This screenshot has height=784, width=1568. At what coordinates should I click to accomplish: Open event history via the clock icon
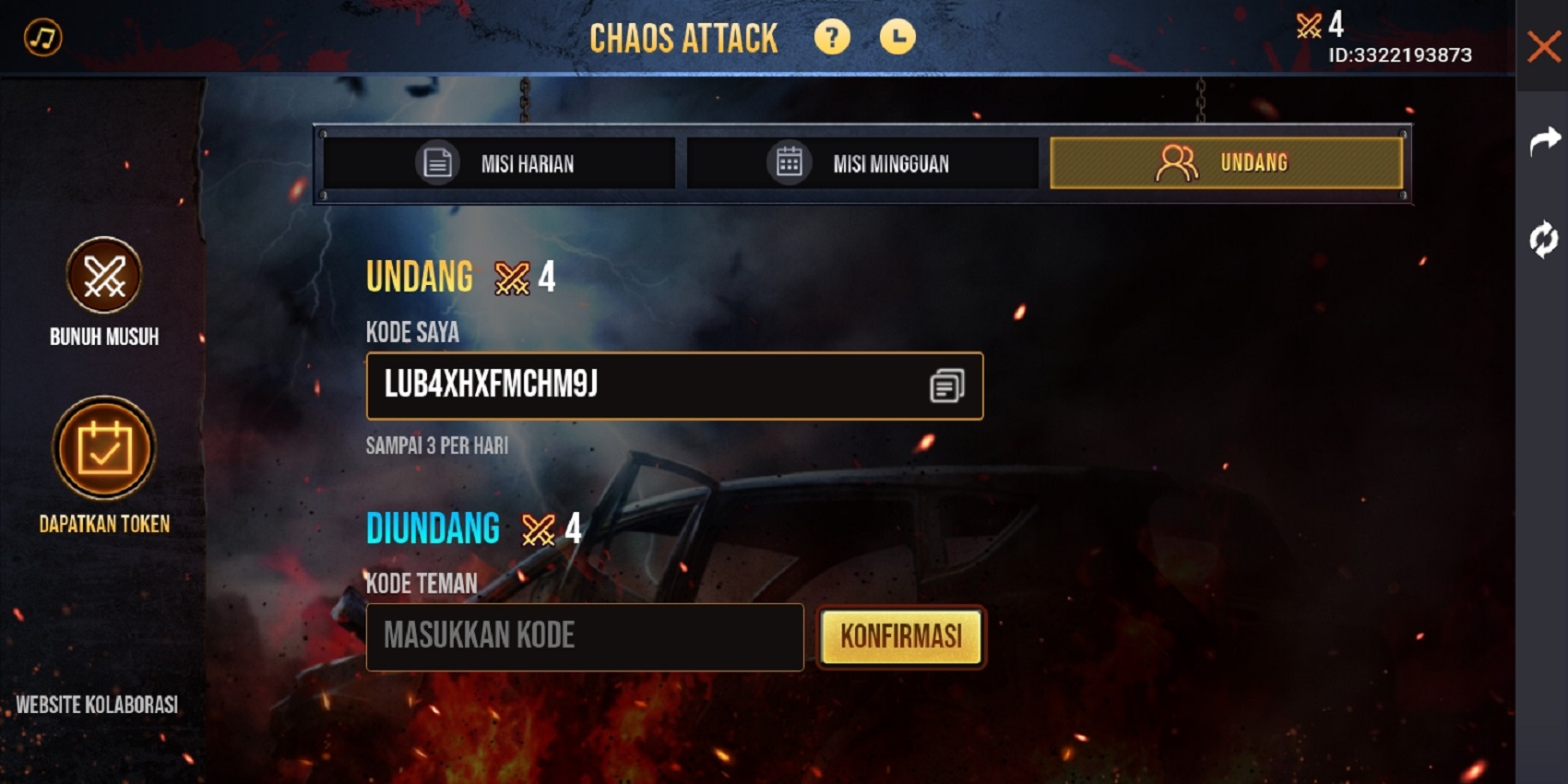[x=895, y=38]
